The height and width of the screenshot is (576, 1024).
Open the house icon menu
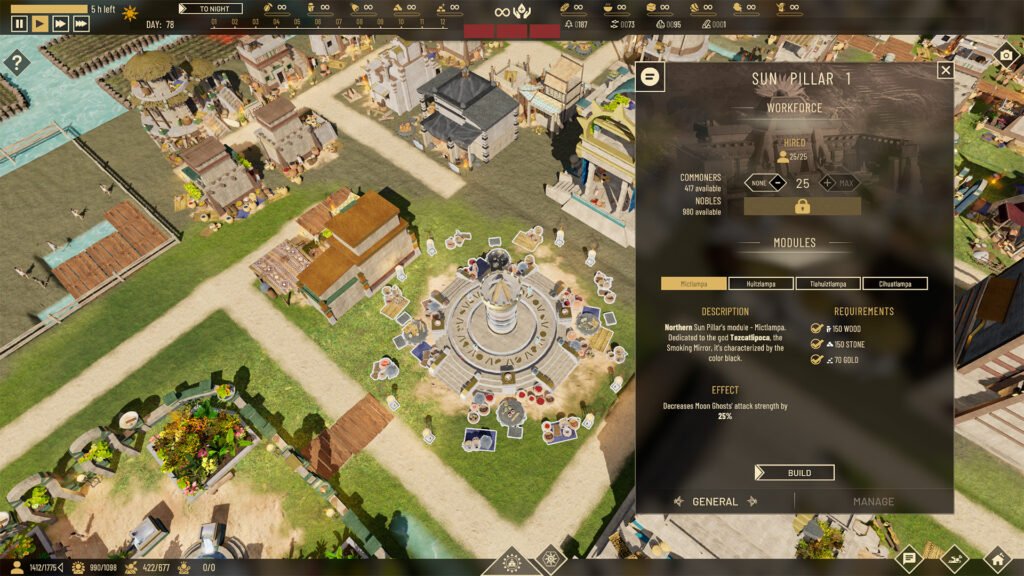coord(996,557)
